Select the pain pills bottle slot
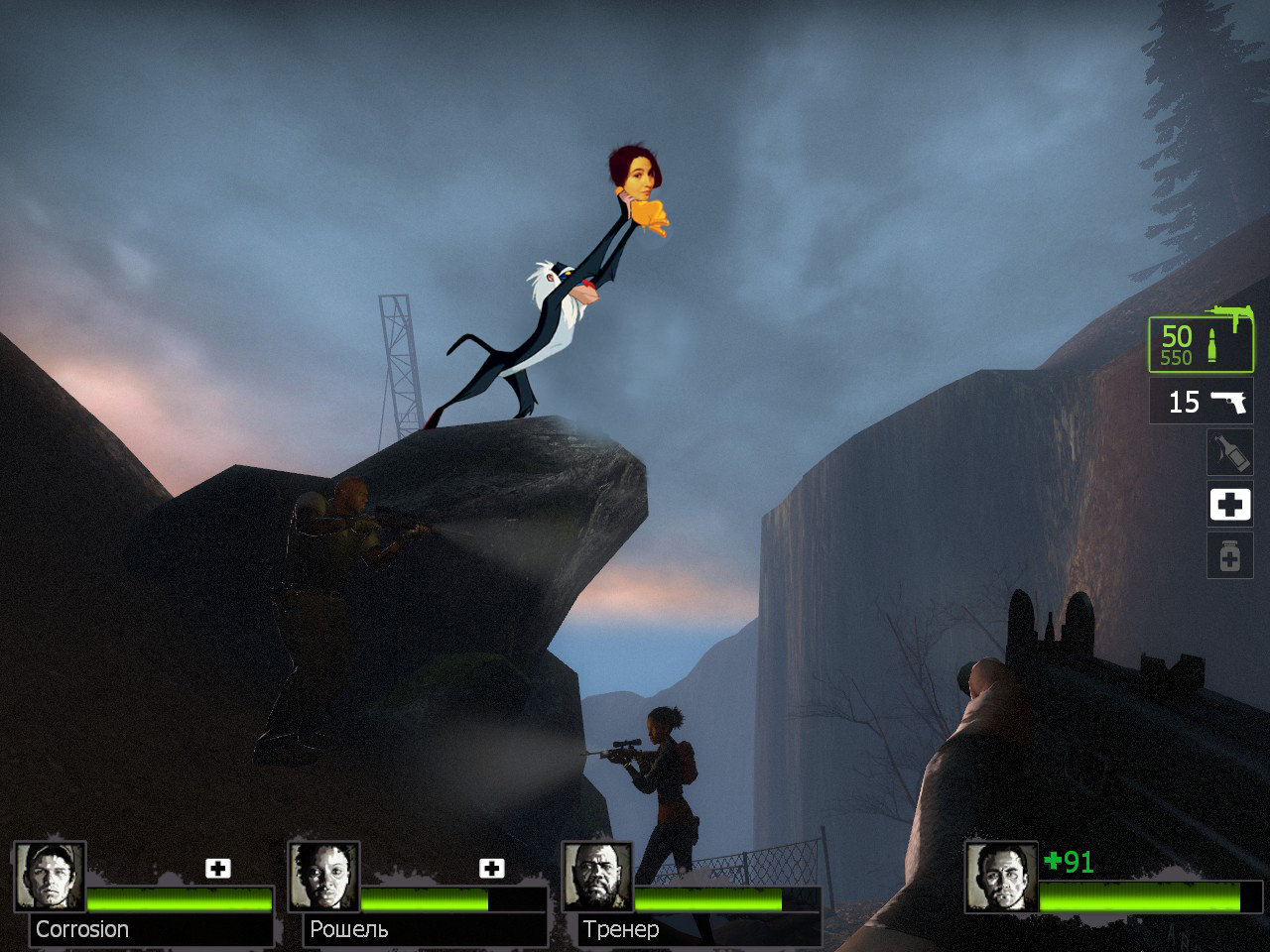Image resolution: width=1270 pixels, height=952 pixels. click(1229, 555)
